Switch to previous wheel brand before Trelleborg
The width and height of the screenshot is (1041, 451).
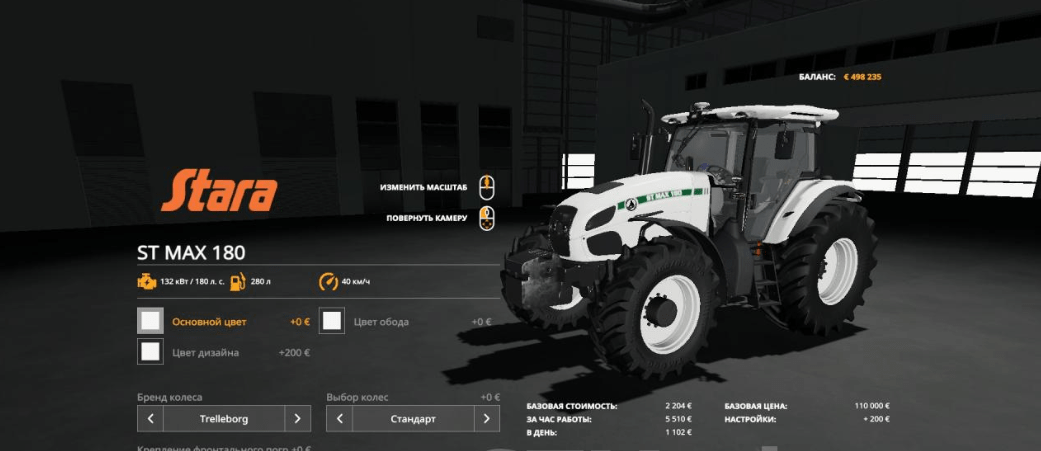(150, 419)
